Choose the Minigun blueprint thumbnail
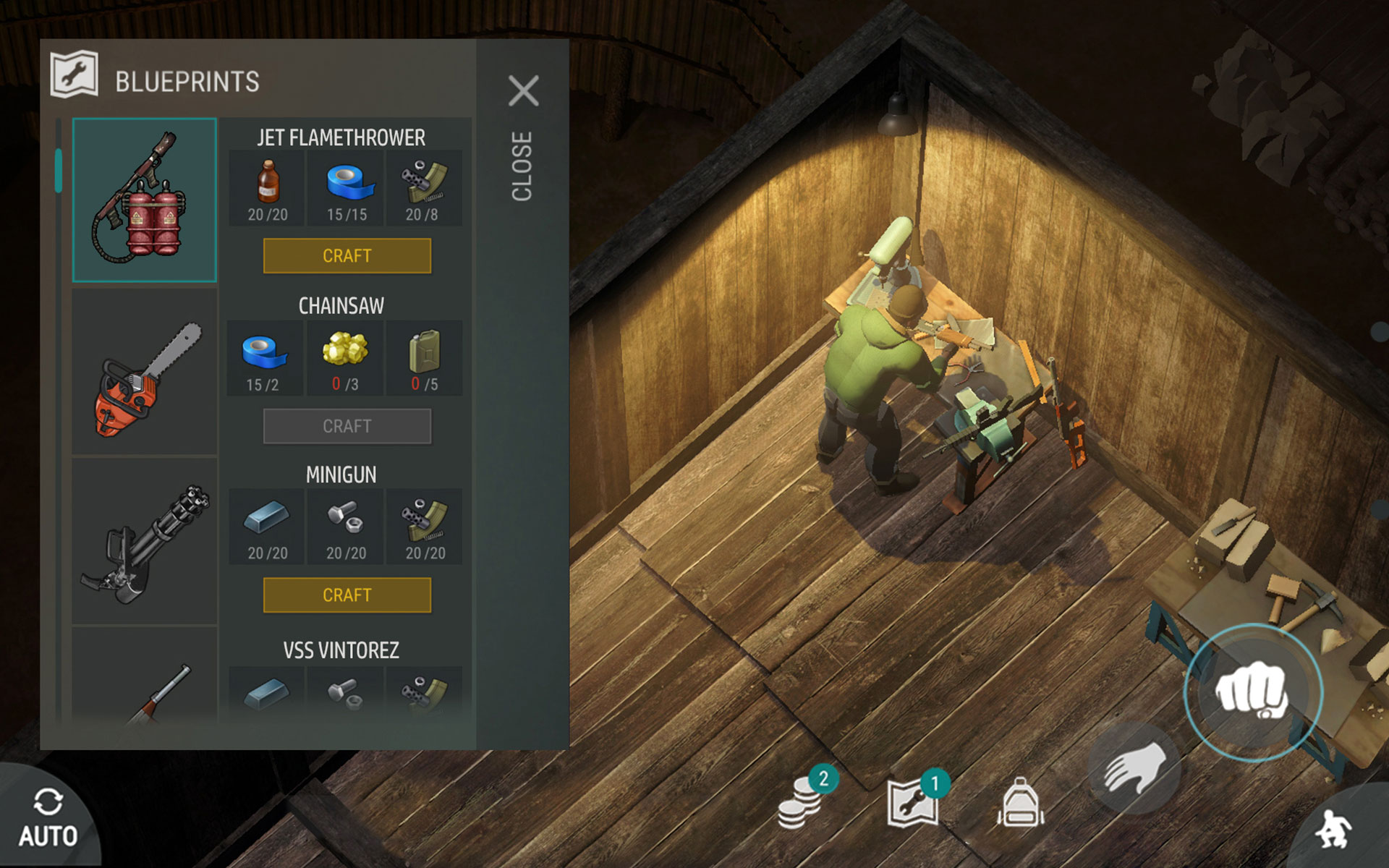The width and height of the screenshot is (1389, 868). pyautogui.click(x=145, y=542)
